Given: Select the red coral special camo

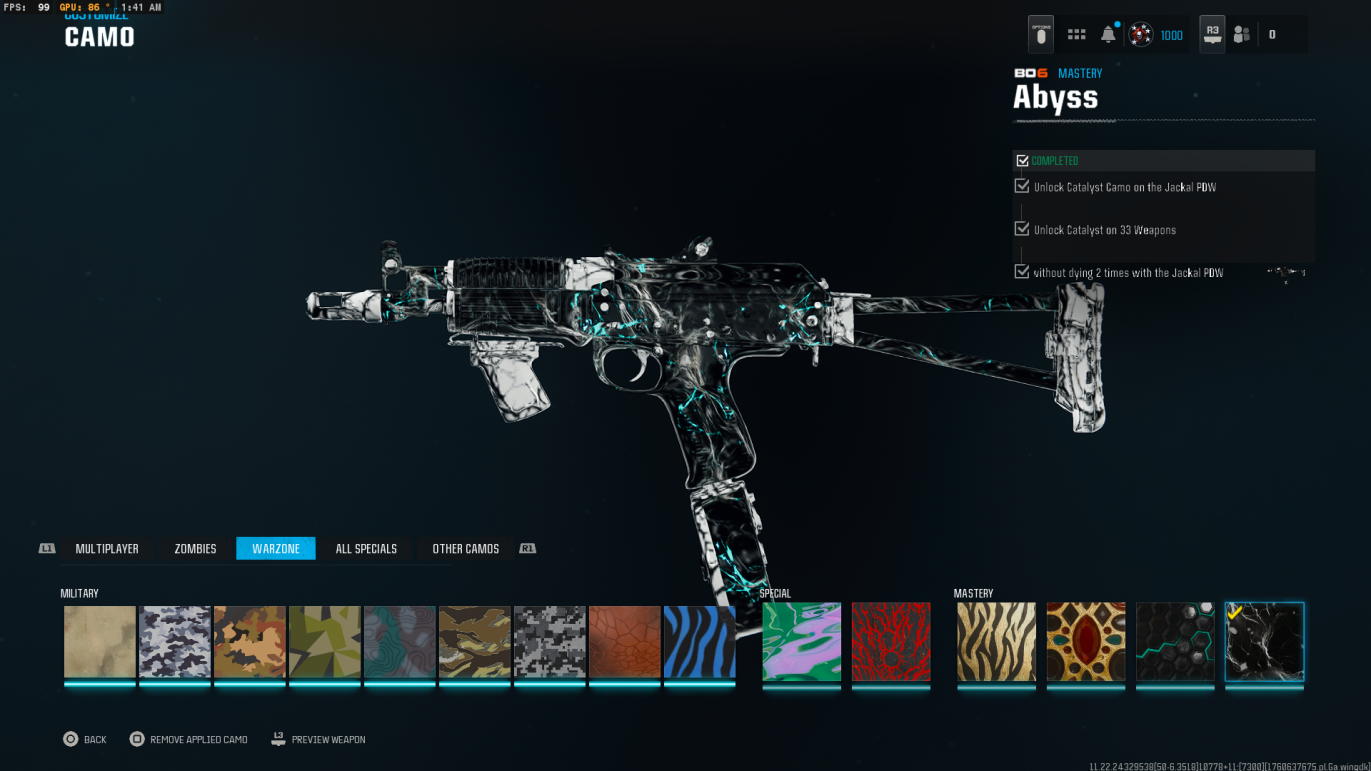Looking at the screenshot, I should [891, 641].
